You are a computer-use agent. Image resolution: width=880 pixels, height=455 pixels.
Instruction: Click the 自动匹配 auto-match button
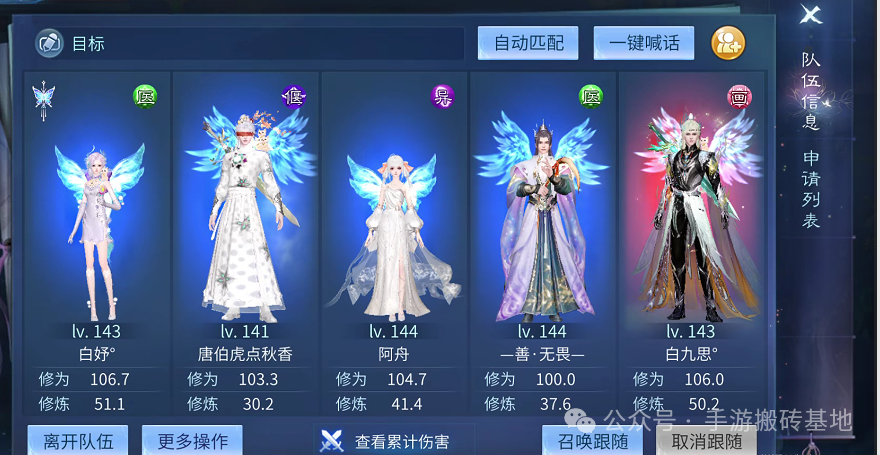[528, 43]
